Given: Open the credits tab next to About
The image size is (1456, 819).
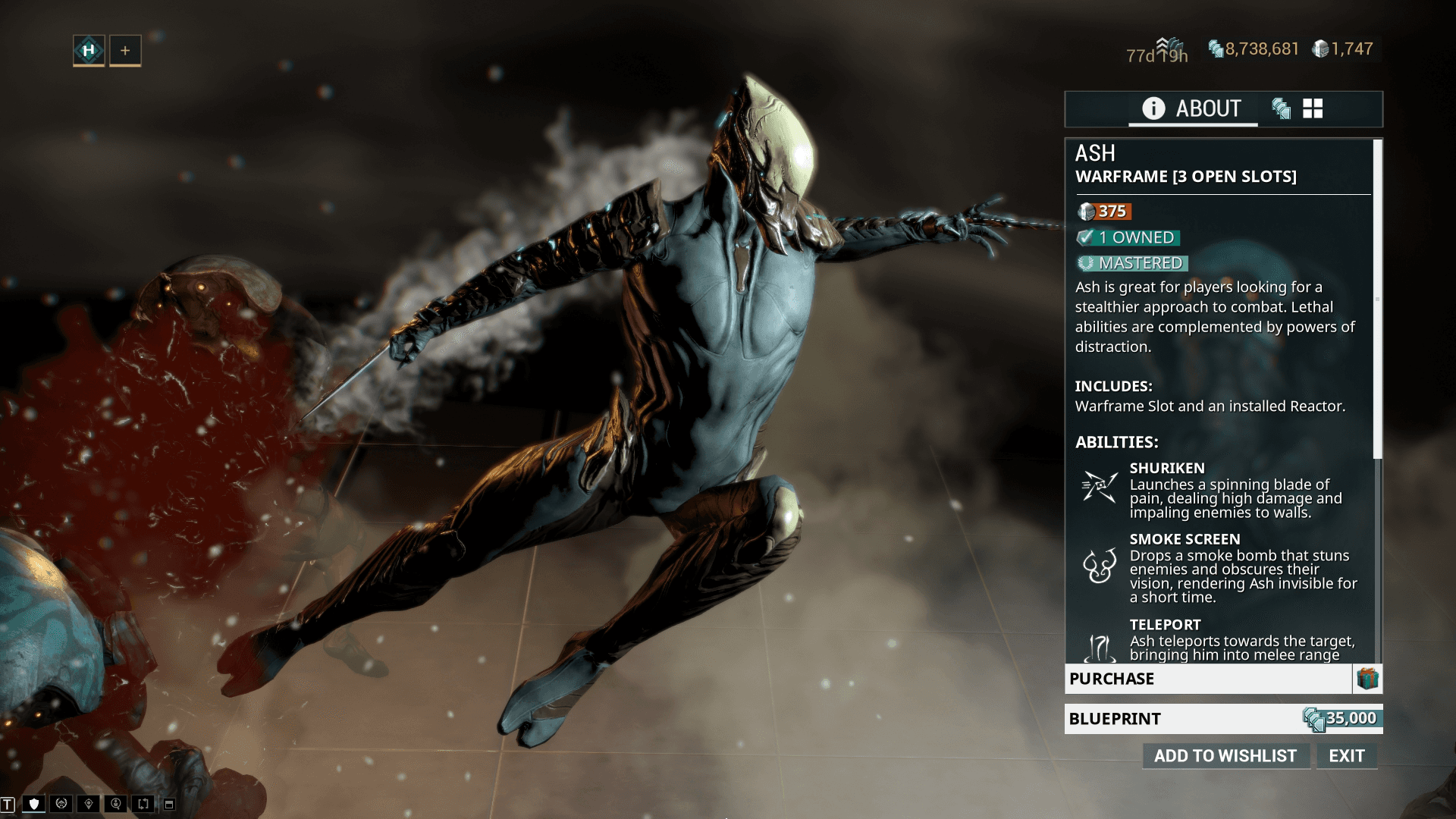Looking at the screenshot, I should coord(1281,108).
